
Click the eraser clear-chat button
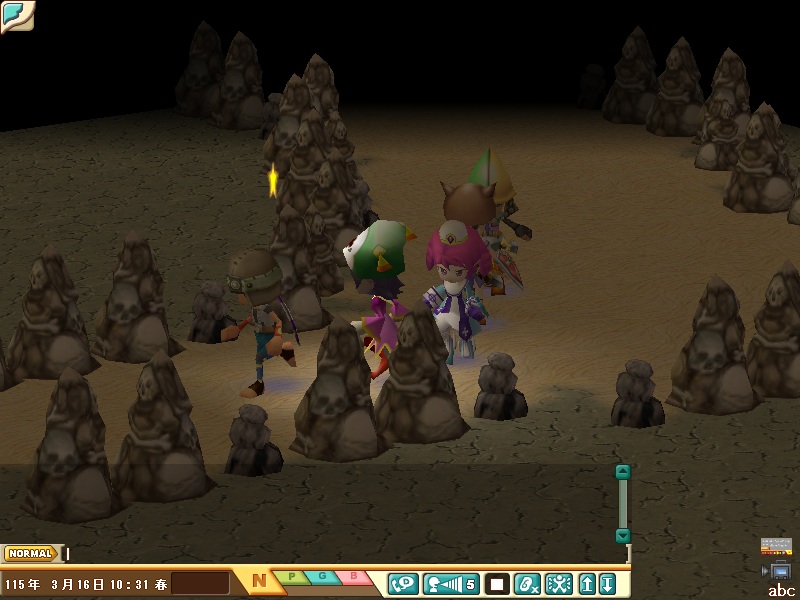528,583
